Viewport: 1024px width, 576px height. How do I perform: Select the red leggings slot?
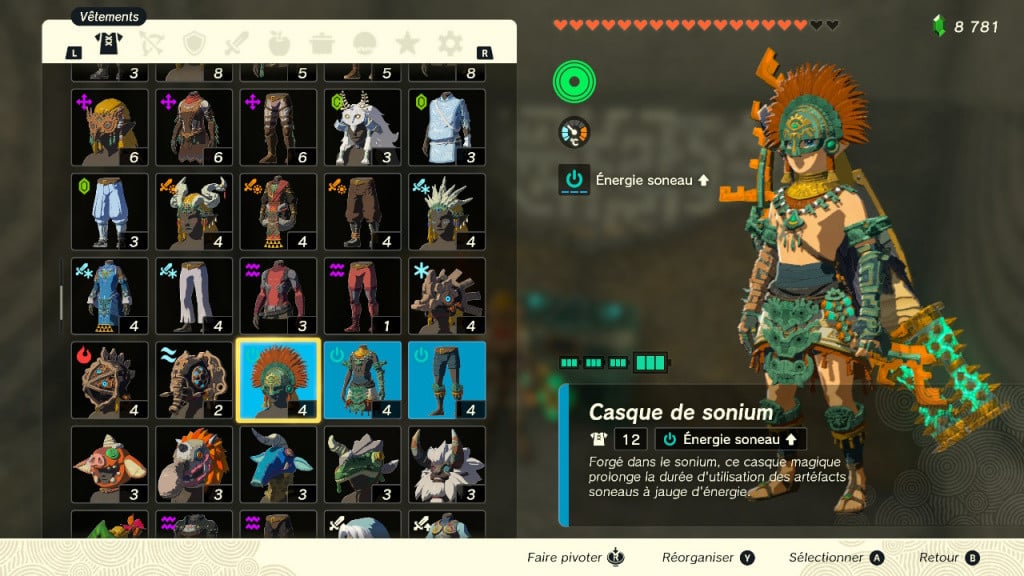(362, 295)
